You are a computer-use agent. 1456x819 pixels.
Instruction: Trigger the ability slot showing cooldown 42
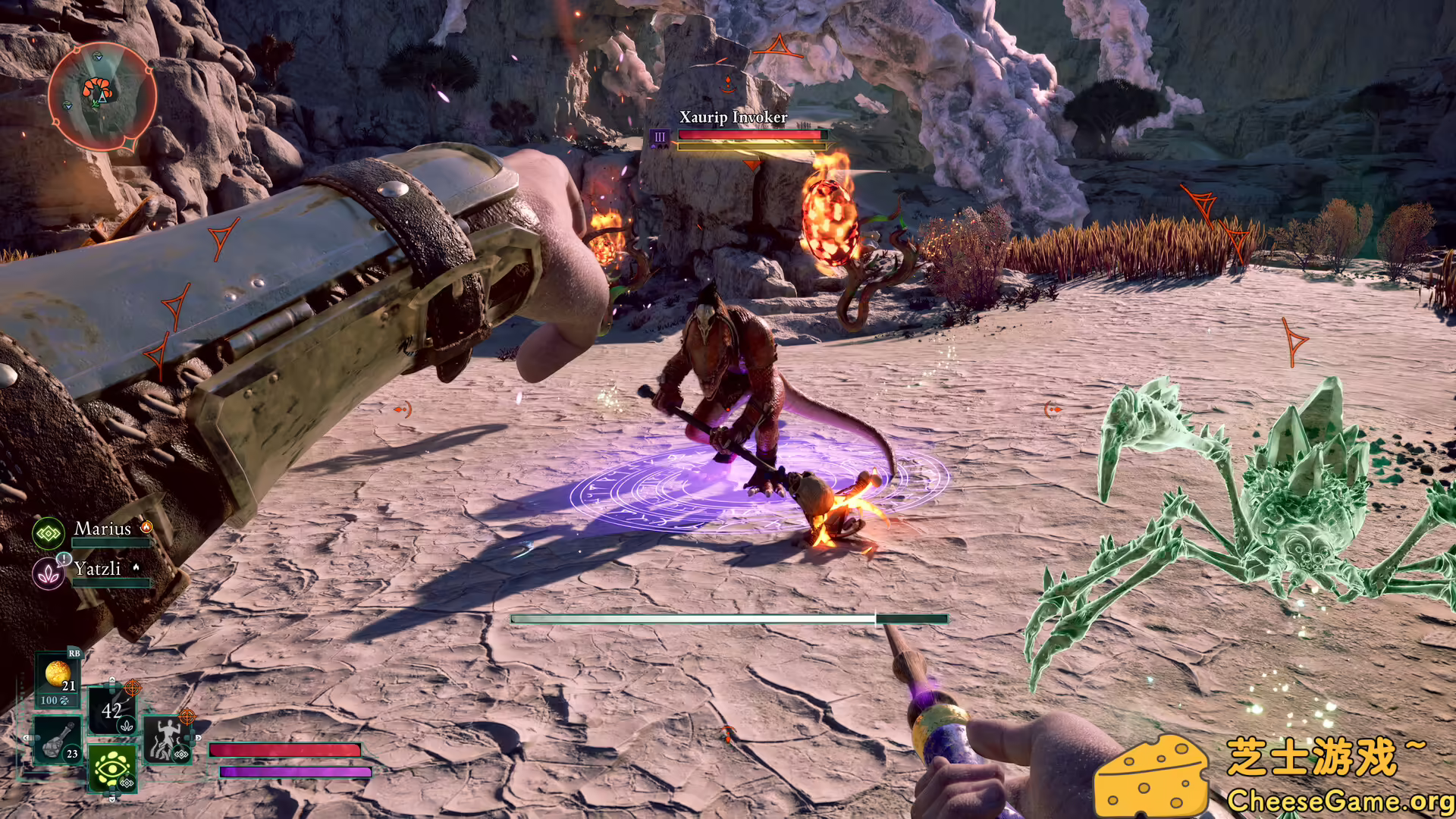(x=112, y=711)
